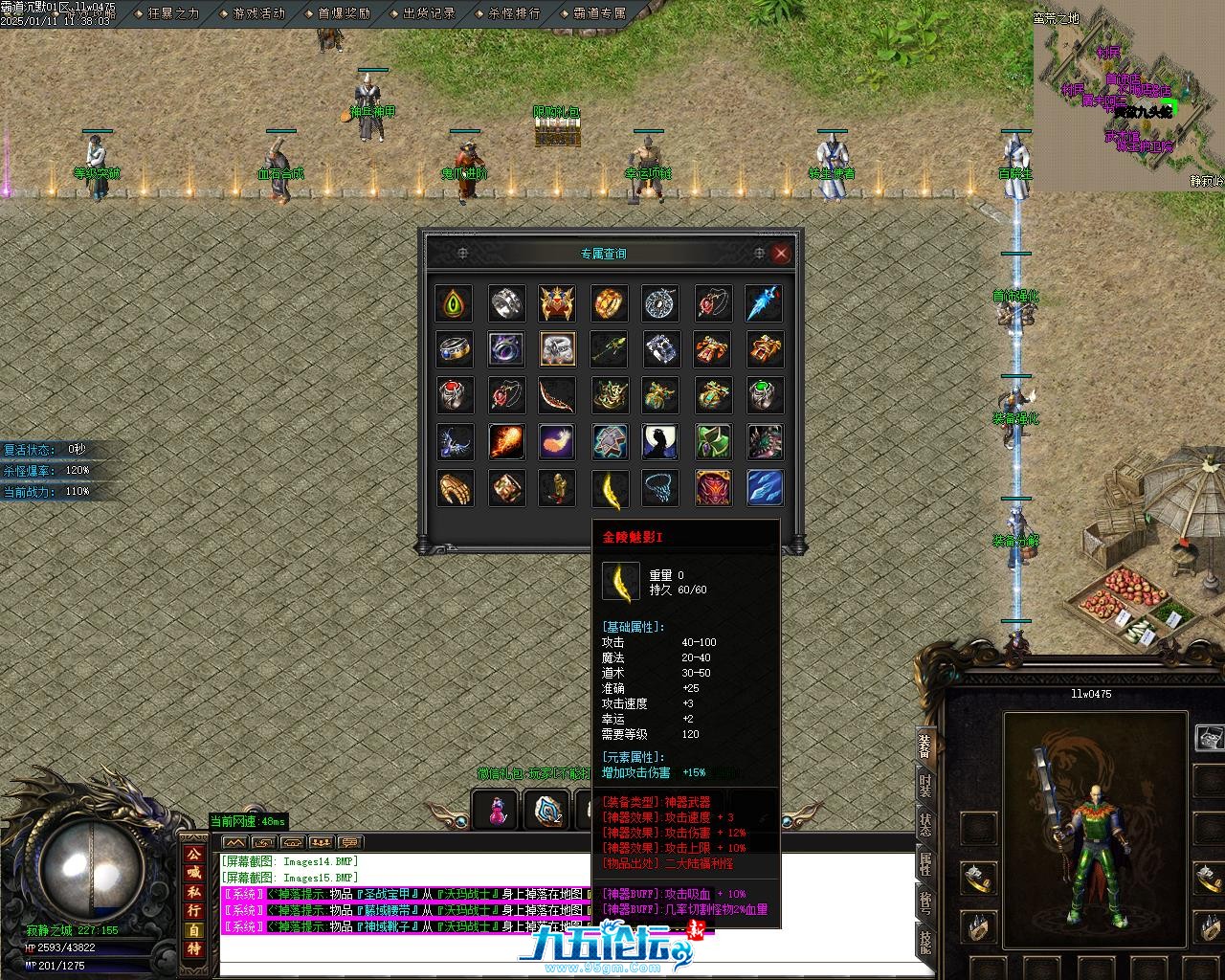The height and width of the screenshot is (980, 1225).
Task: Select the golden gauntlet item icon
Action: tap(454, 488)
